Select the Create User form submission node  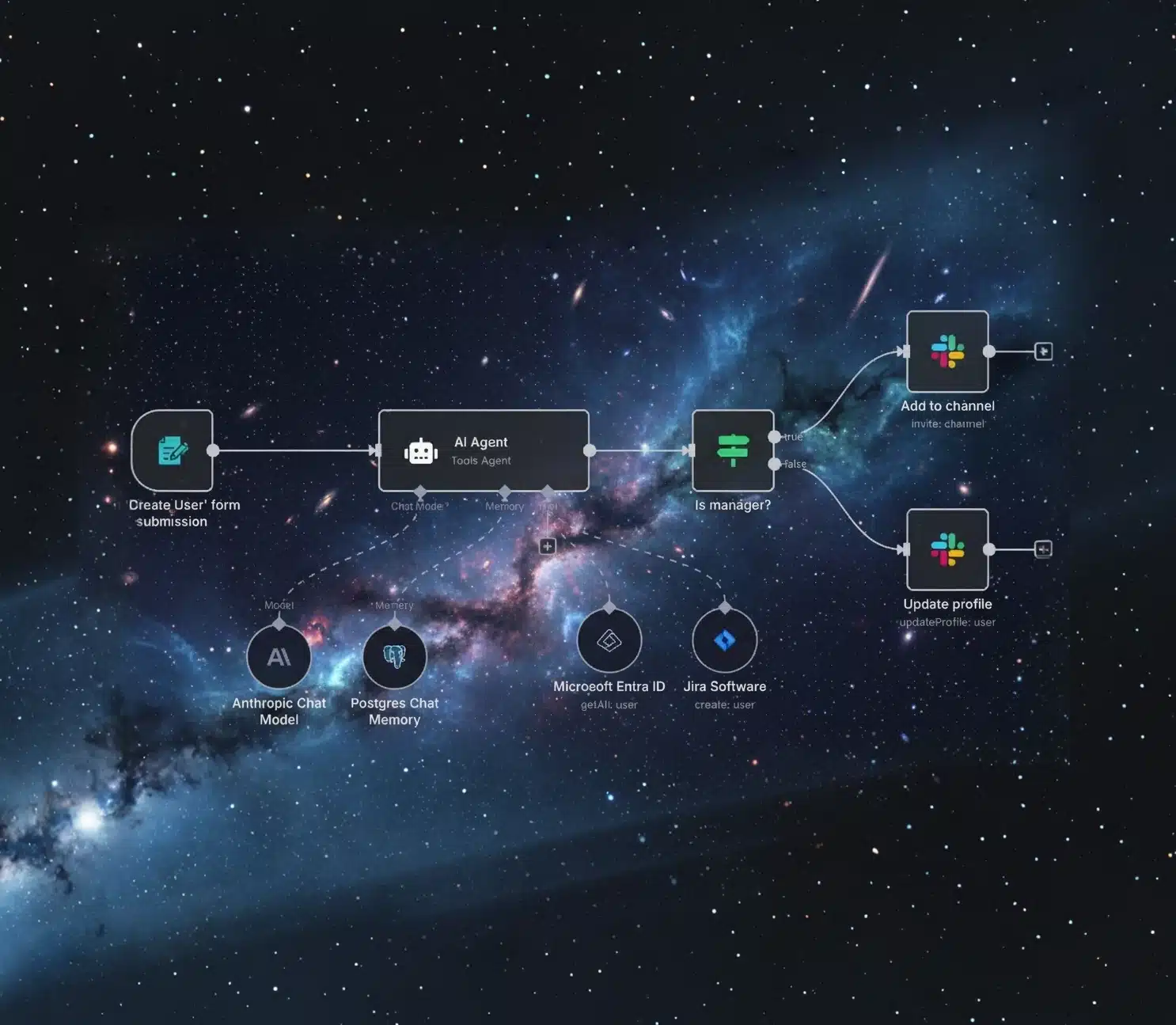tap(173, 450)
